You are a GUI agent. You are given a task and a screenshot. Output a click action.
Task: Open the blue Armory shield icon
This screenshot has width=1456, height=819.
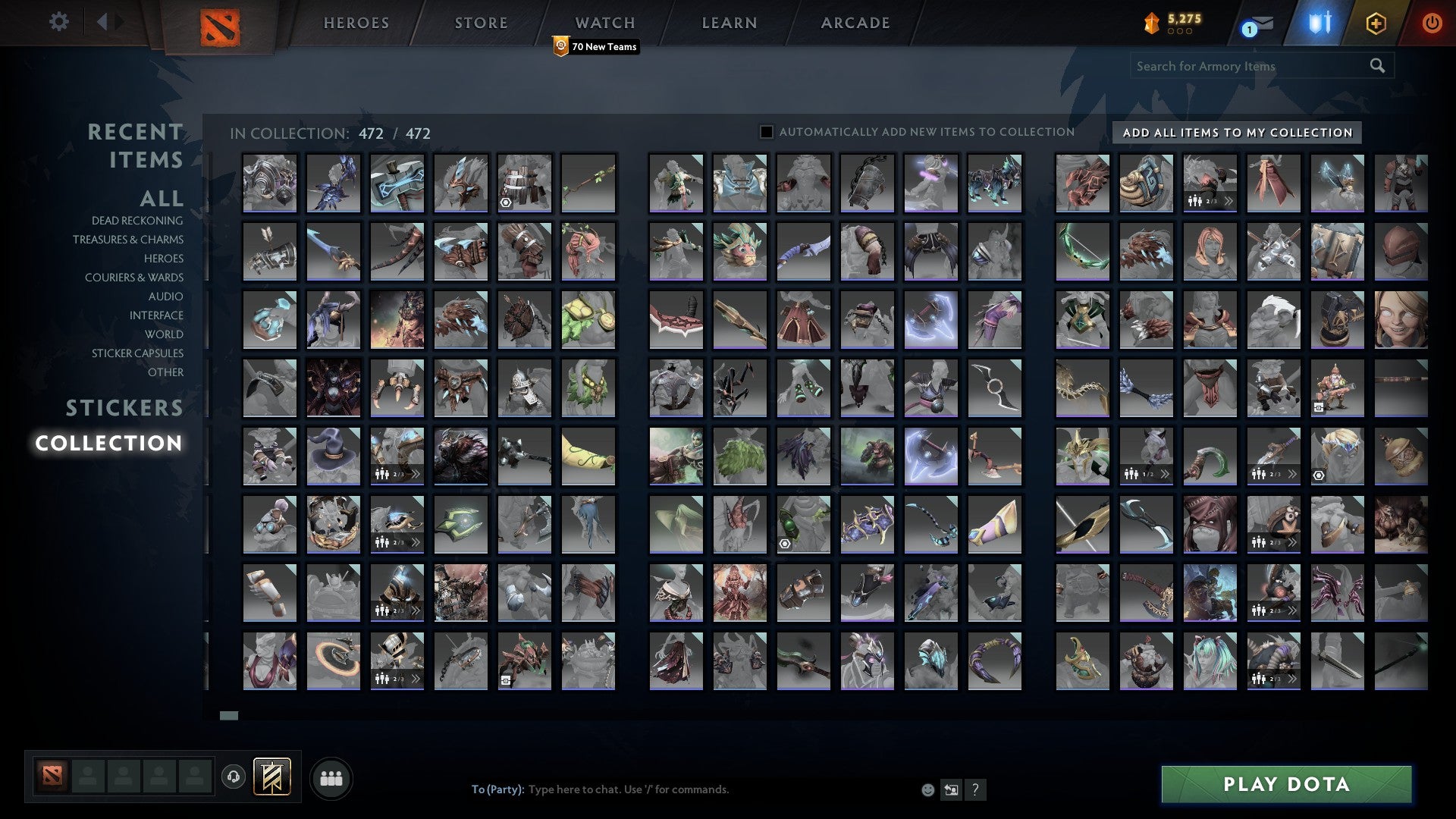1319,24
